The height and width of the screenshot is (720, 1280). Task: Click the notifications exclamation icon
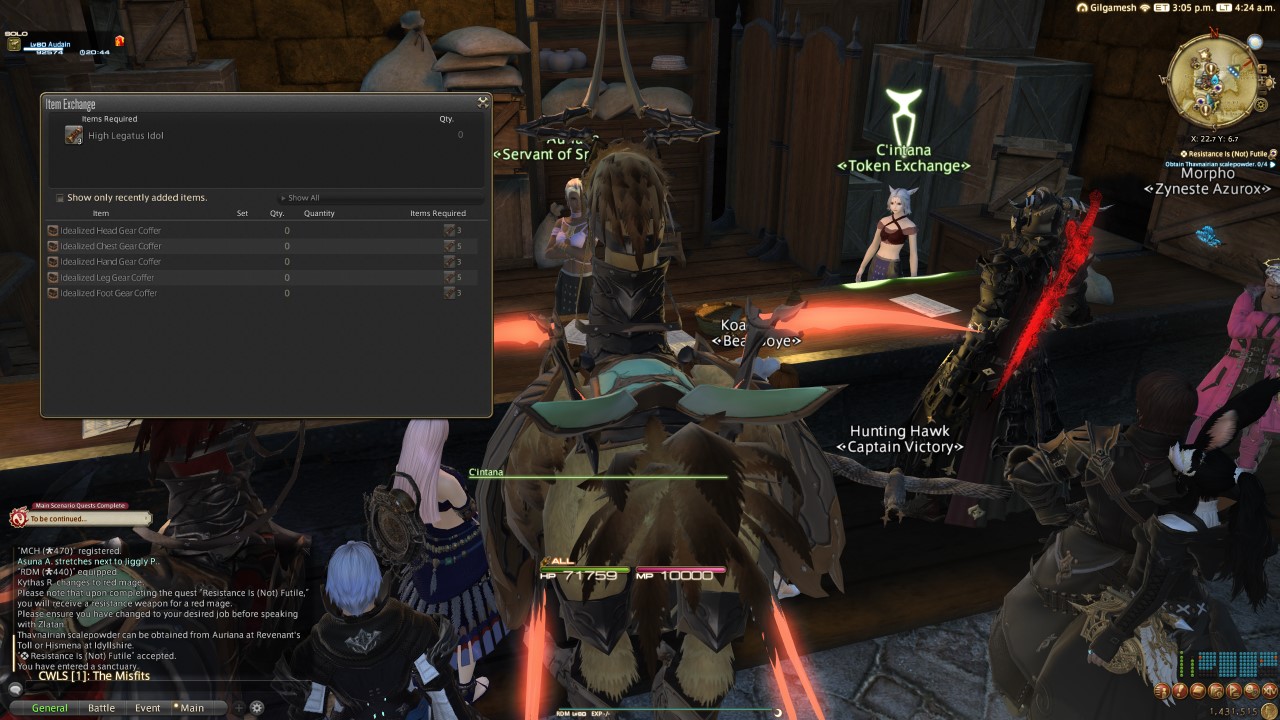tap(1180, 692)
